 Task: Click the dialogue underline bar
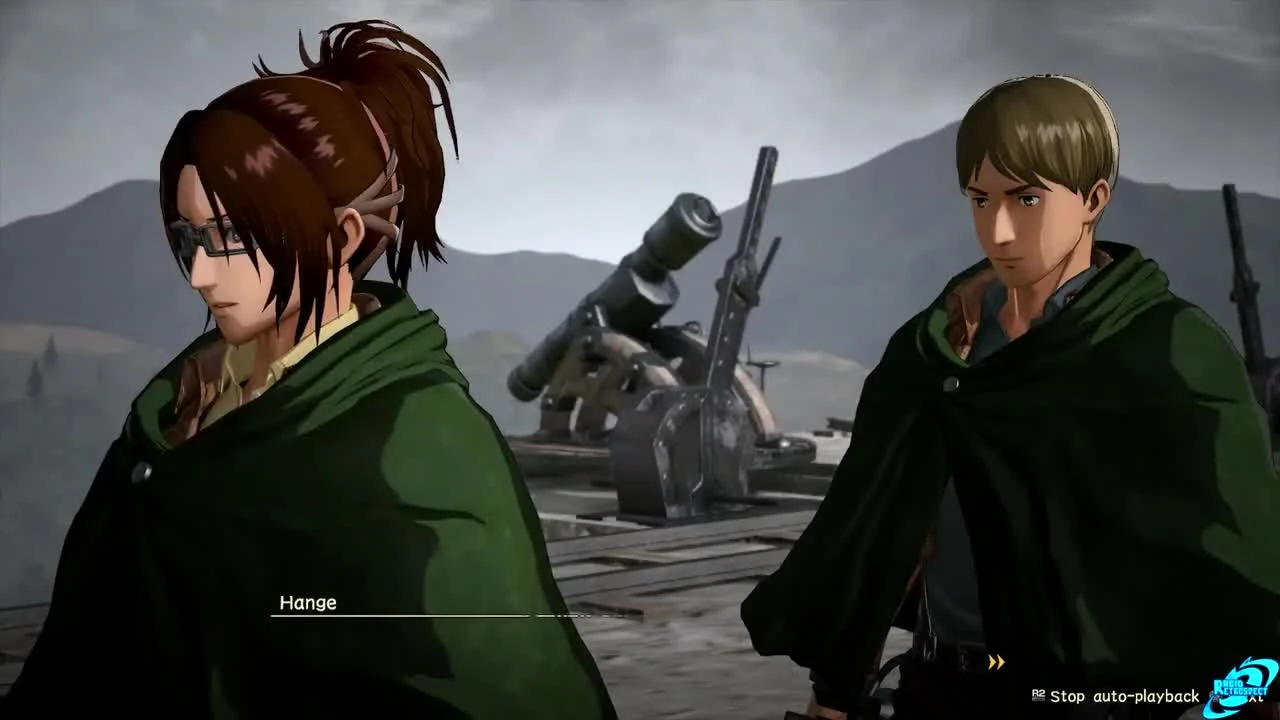[x=400, y=614]
